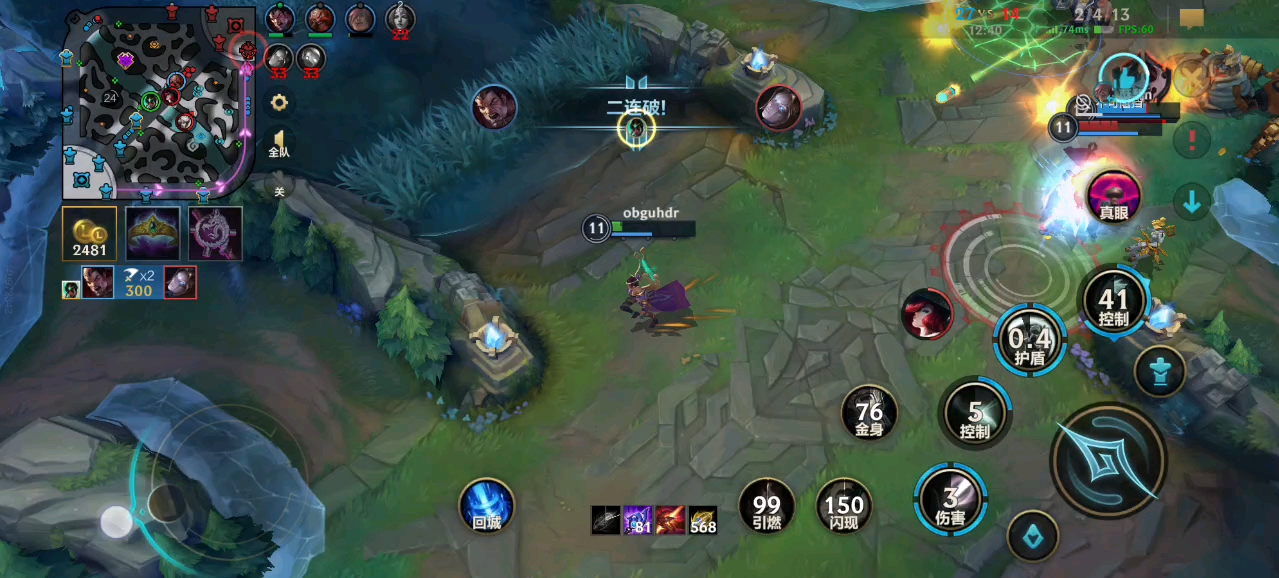Buy the recommended dragon emblem item
The width and height of the screenshot is (1279, 578).
pyautogui.click(x=215, y=233)
